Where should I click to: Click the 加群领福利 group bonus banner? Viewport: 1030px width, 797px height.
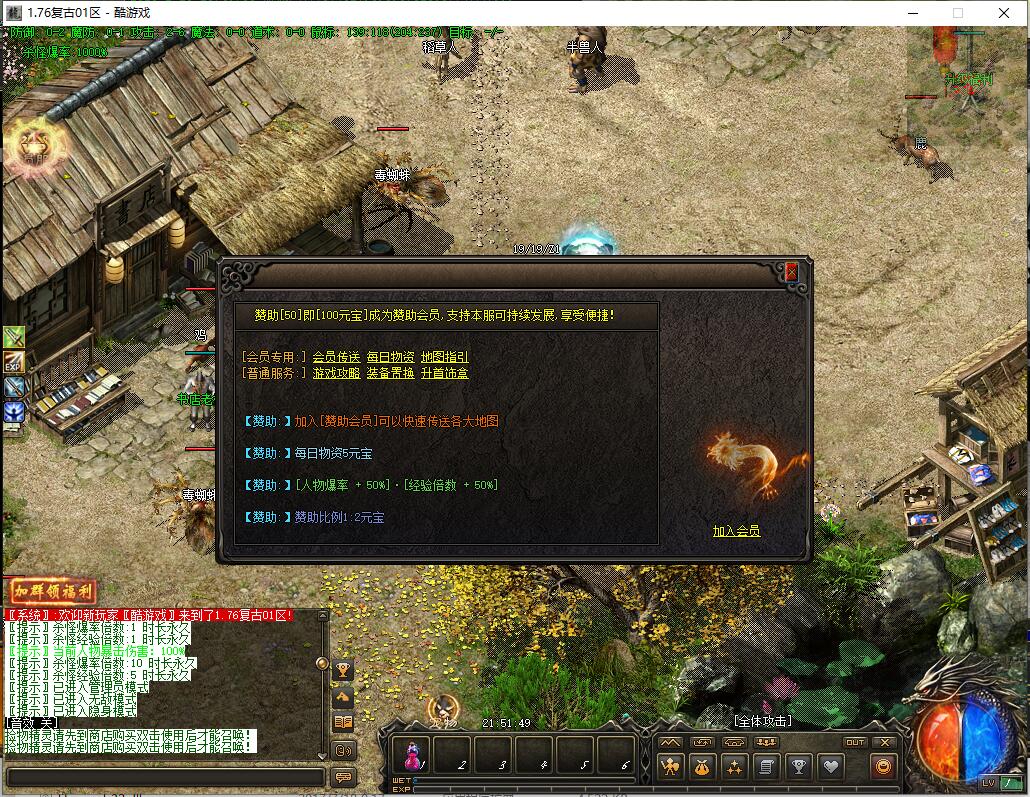pyautogui.click(x=52, y=592)
